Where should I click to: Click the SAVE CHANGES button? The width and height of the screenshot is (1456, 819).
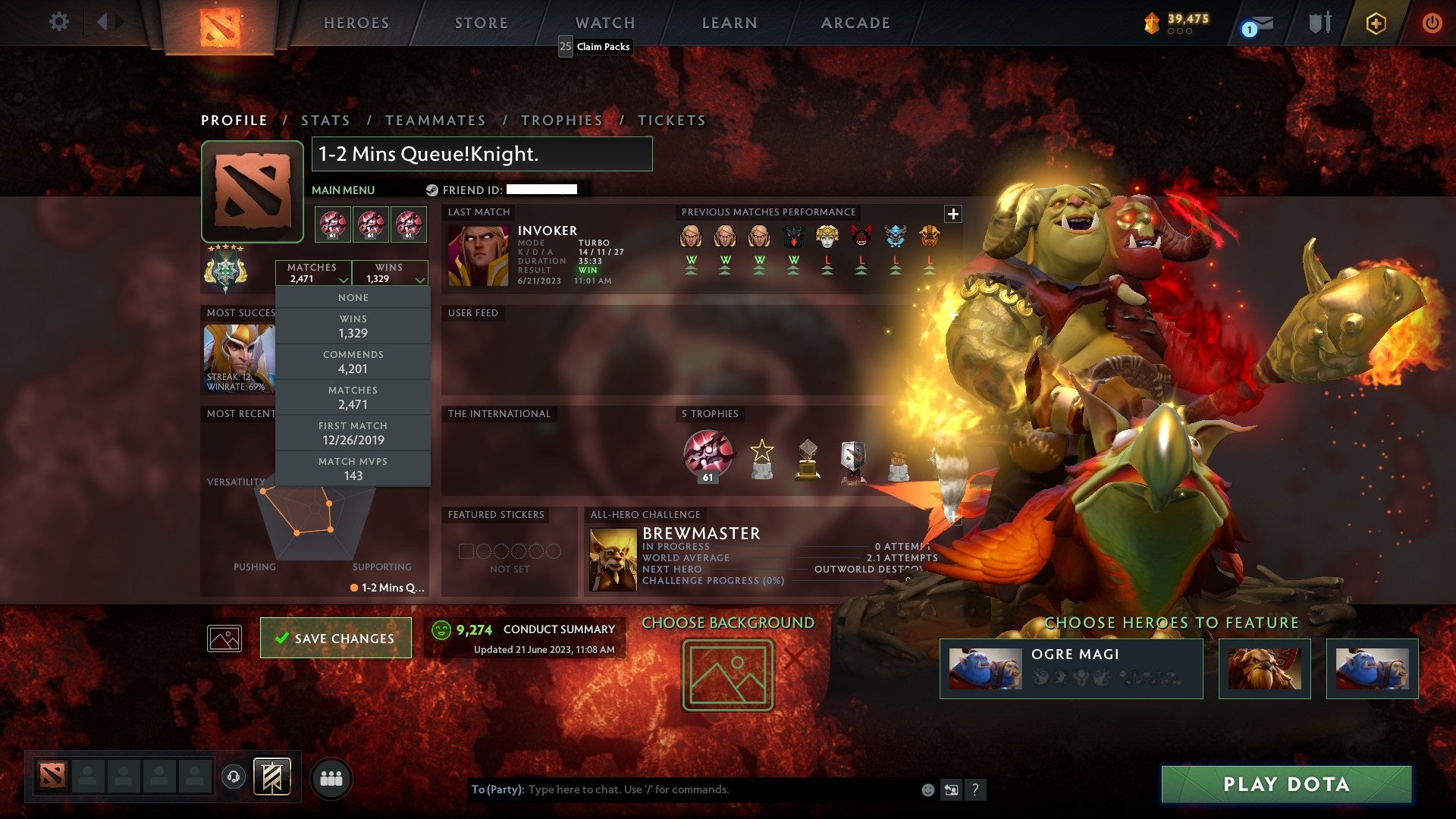coord(336,638)
